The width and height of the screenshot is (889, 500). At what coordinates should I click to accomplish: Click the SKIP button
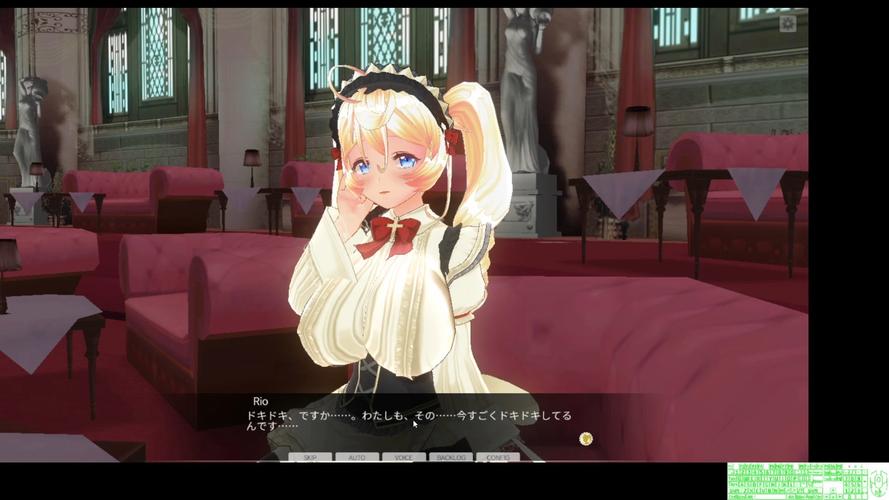(310, 457)
